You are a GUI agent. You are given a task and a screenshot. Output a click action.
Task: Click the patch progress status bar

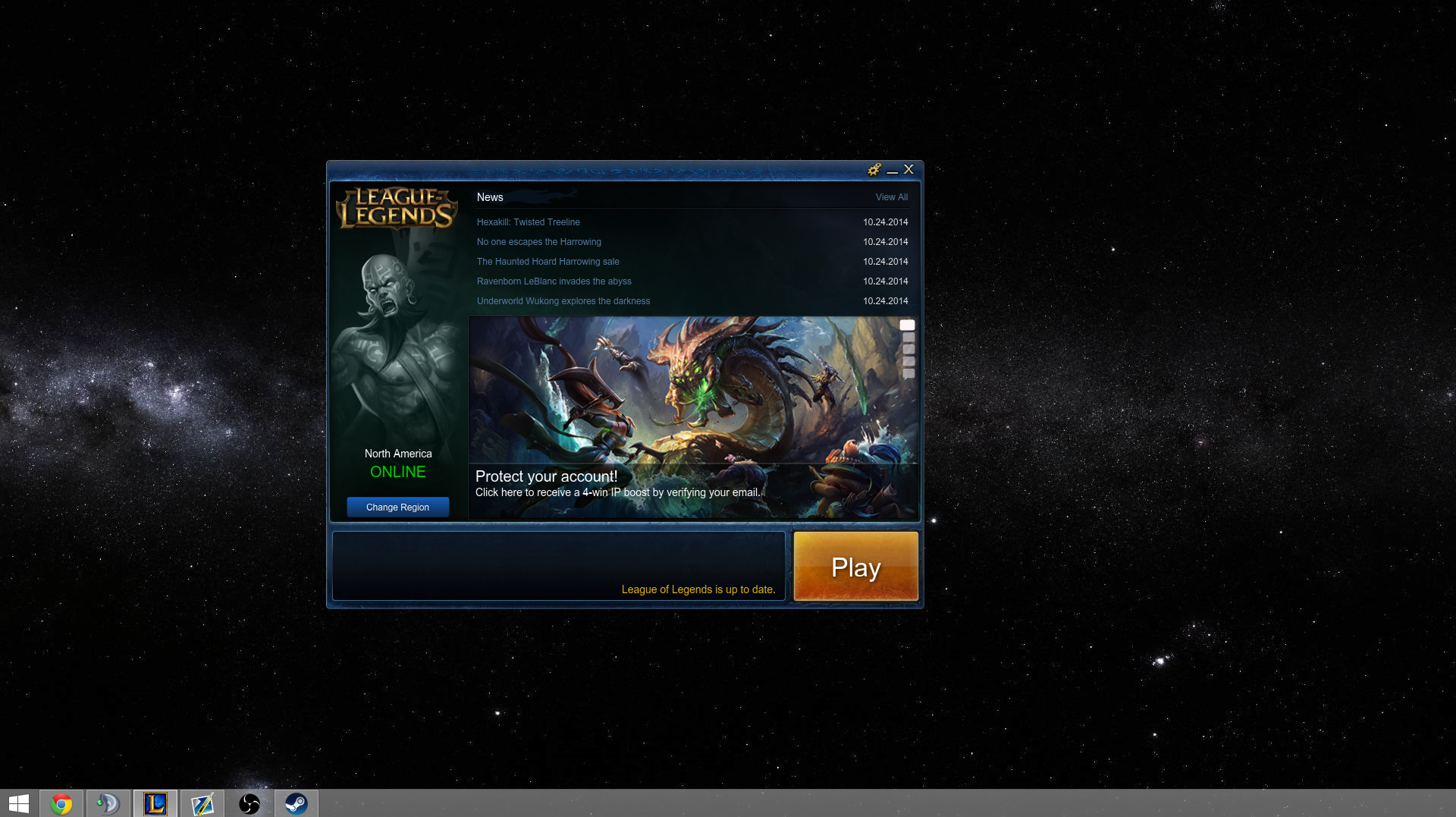pyautogui.click(x=559, y=565)
